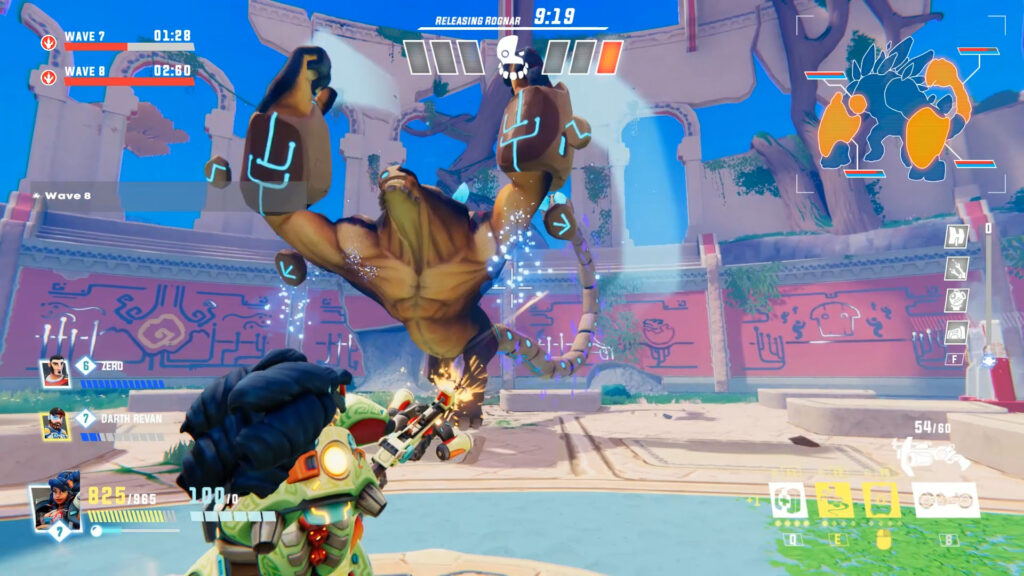Click the equipped weapon icon
This screenshot has height=576, width=1024.
point(932,457)
